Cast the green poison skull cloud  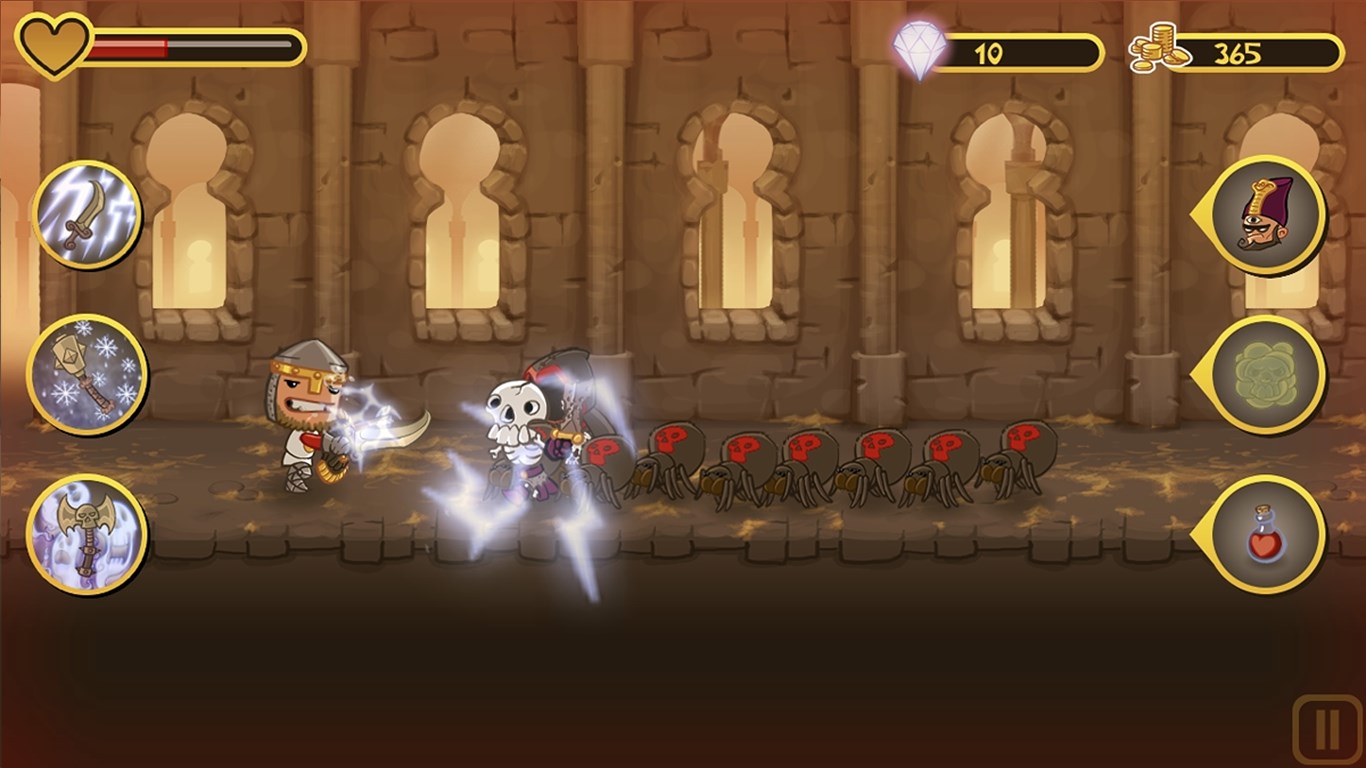[1267, 374]
